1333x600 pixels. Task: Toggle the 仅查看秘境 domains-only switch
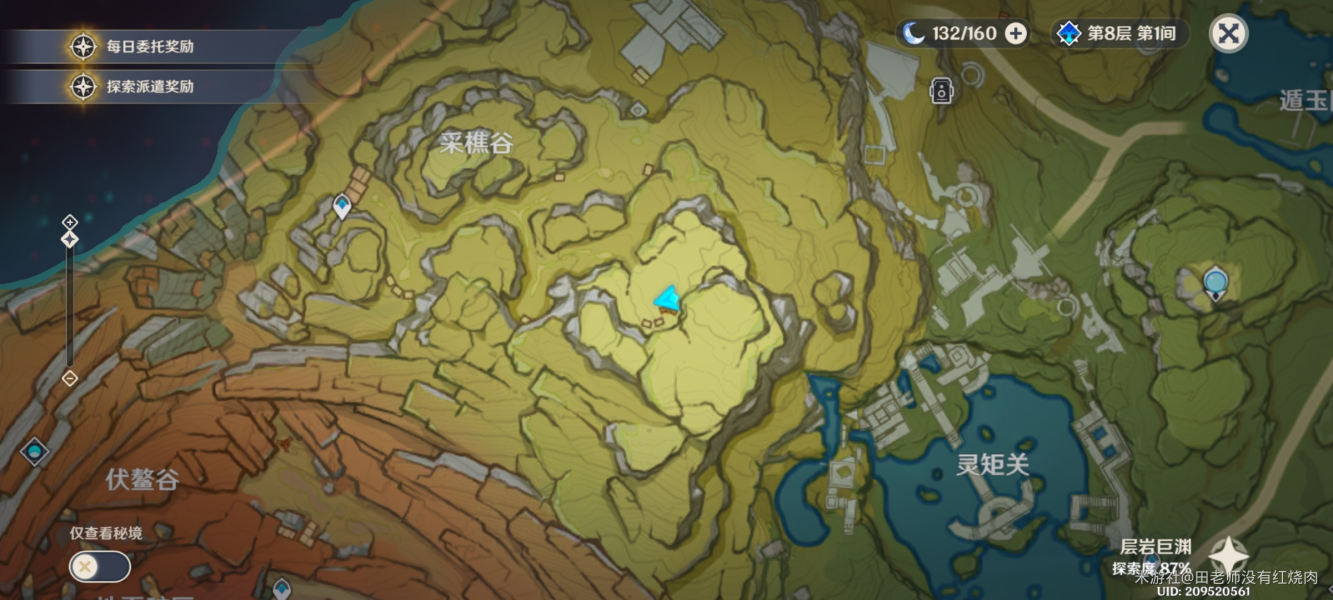tap(99, 567)
